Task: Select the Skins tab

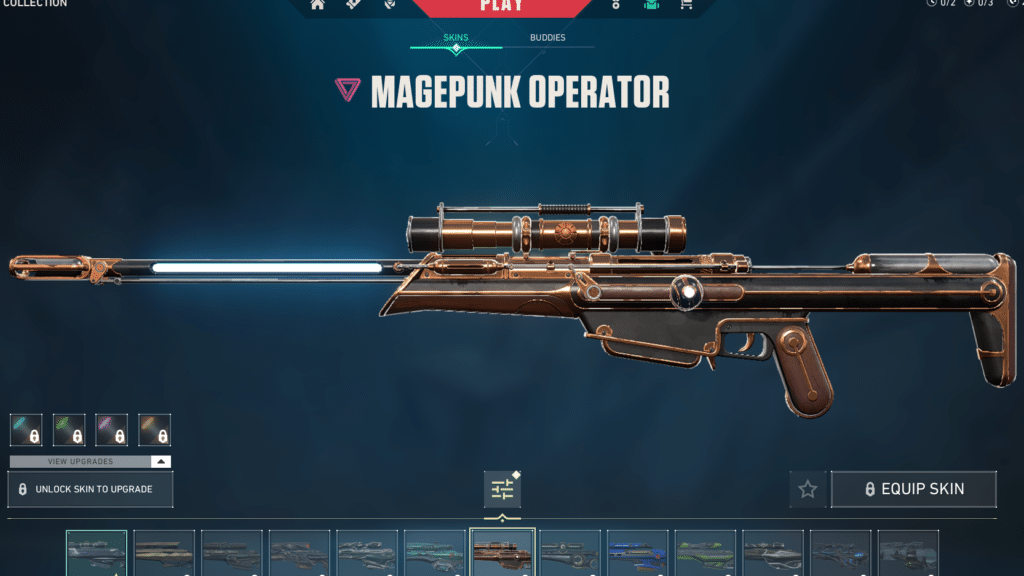Action: pyautogui.click(x=456, y=38)
